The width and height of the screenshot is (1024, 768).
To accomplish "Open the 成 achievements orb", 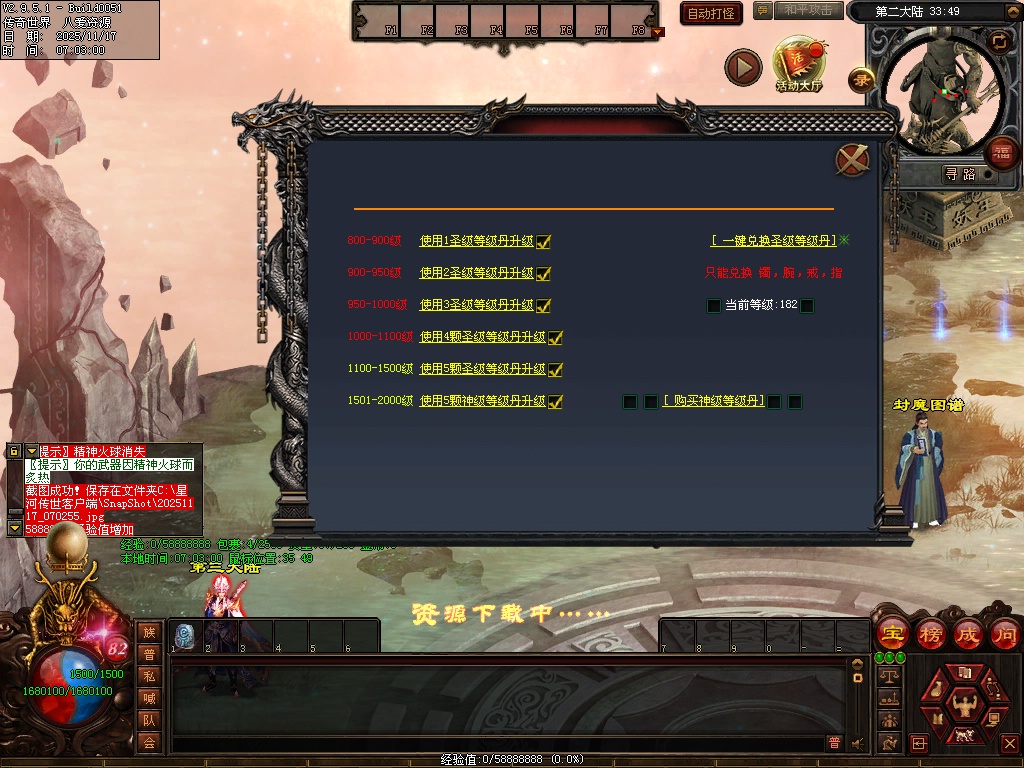I will (967, 634).
